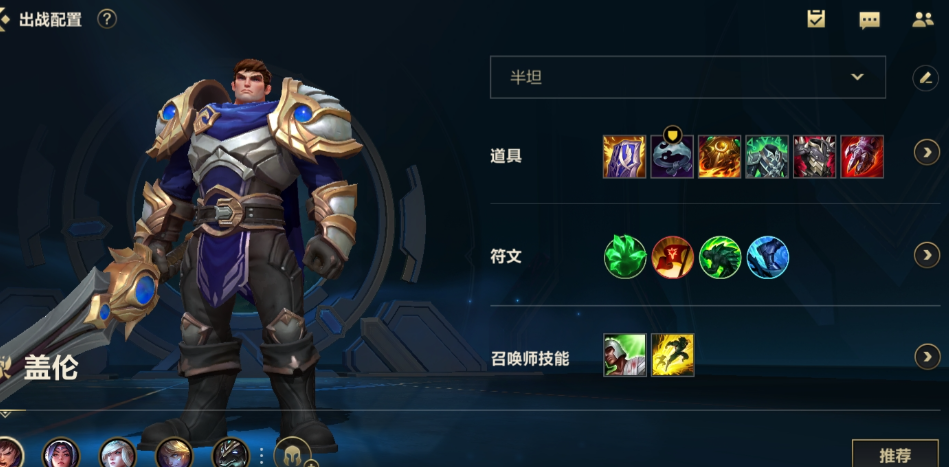Viewport: 949px width, 467px height.
Task: Open the help question mark icon
Action: coord(107,19)
